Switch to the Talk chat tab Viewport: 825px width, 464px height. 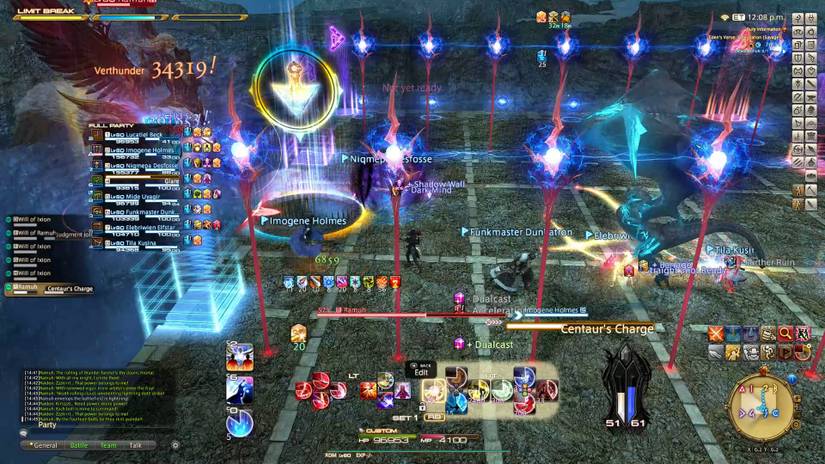[x=136, y=445]
